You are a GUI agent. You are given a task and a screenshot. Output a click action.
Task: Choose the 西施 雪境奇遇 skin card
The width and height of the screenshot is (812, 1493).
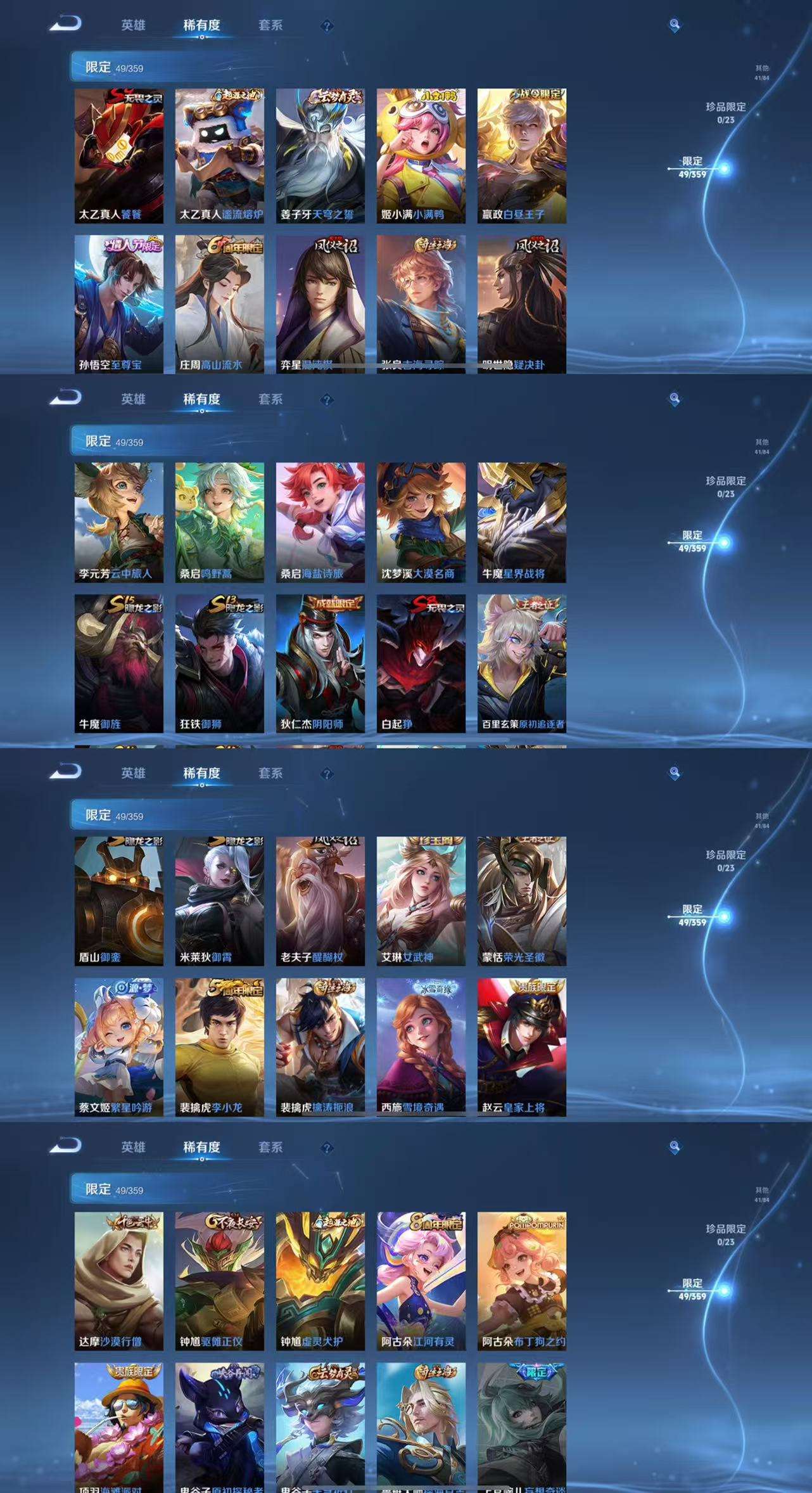coord(421,1047)
